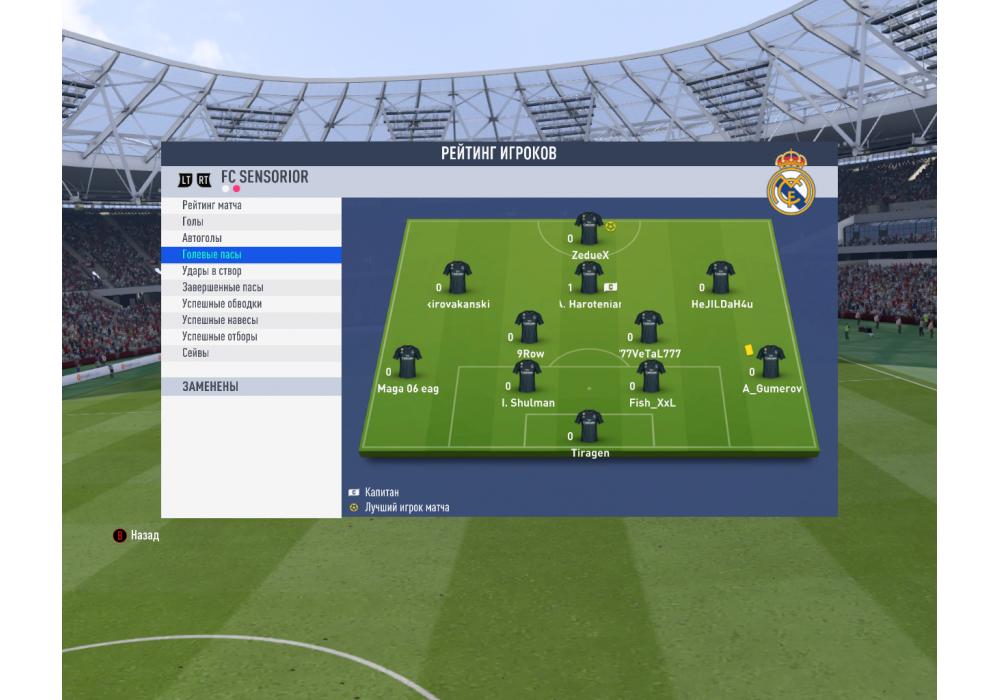
Task: Click player 77VeTaL777 on the pitch
Action: coord(649,326)
